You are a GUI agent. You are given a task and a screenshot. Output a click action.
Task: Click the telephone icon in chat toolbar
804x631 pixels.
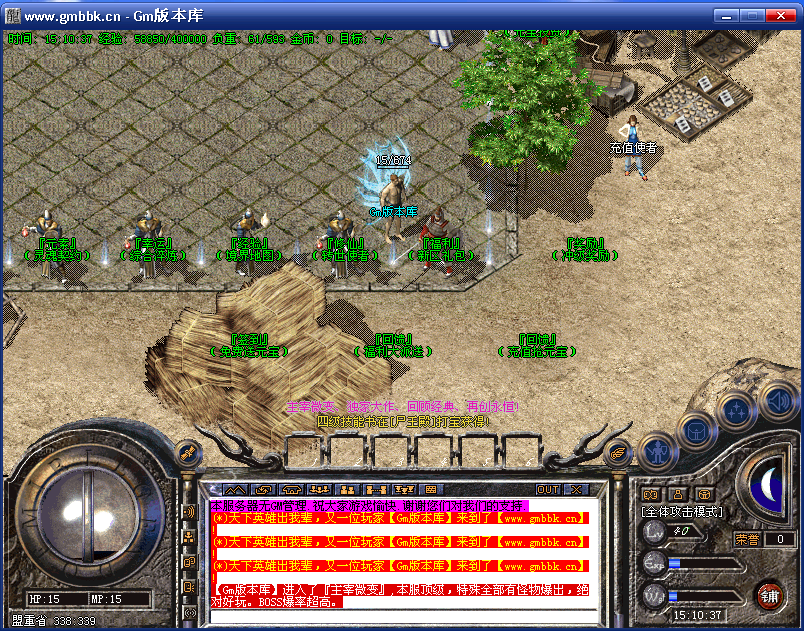[291, 489]
